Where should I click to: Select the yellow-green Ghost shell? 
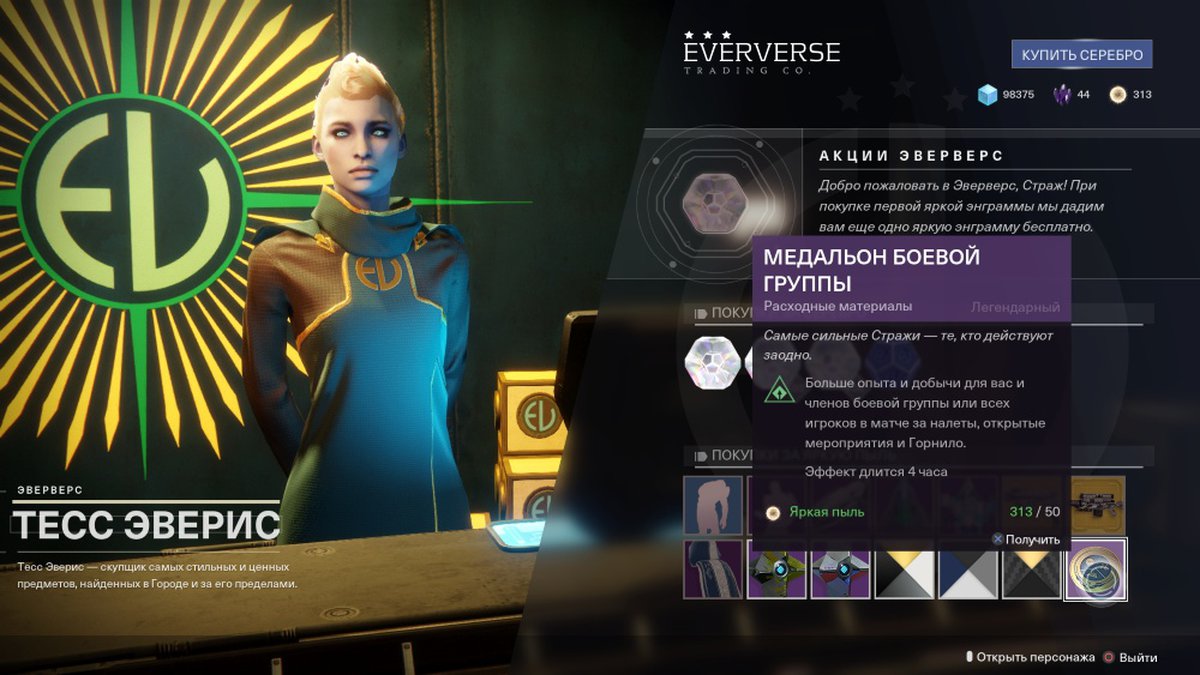pyautogui.click(x=777, y=569)
